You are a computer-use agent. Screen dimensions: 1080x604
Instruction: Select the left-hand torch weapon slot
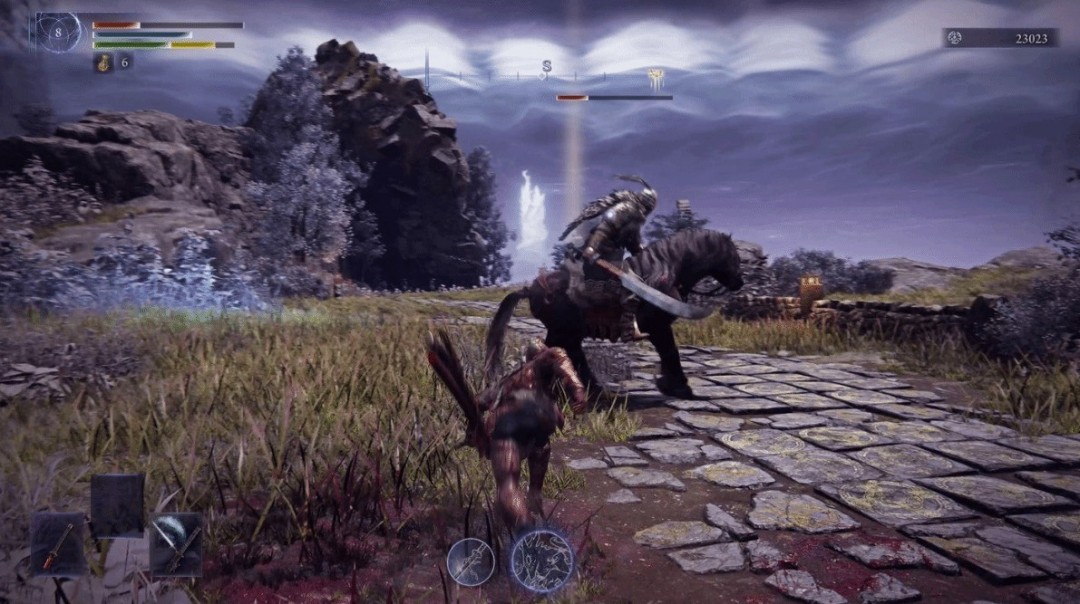(x=58, y=544)
